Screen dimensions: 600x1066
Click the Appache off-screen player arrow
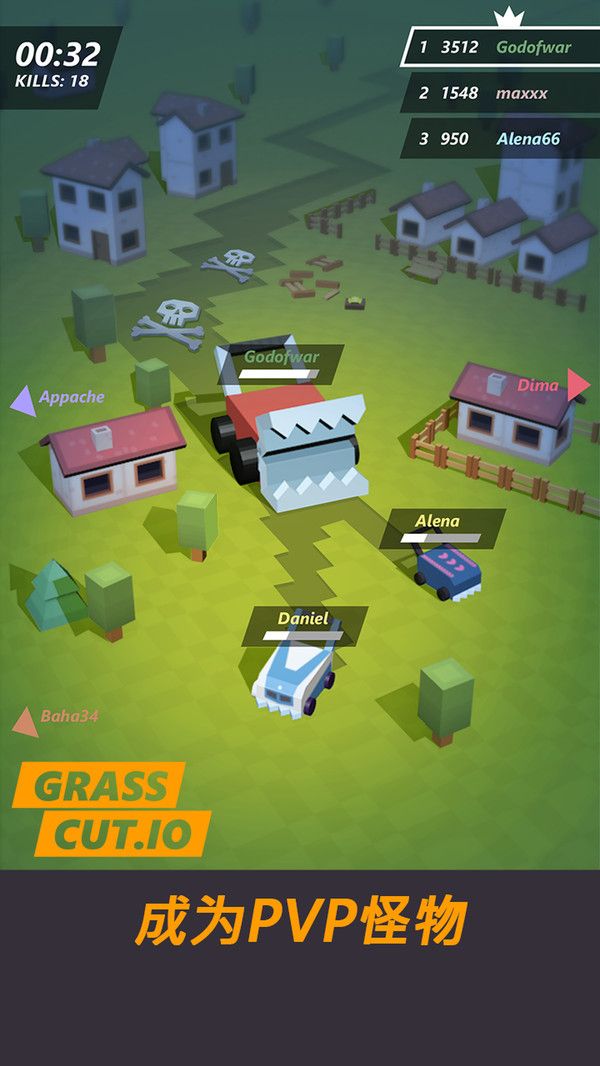pos(22,400)
